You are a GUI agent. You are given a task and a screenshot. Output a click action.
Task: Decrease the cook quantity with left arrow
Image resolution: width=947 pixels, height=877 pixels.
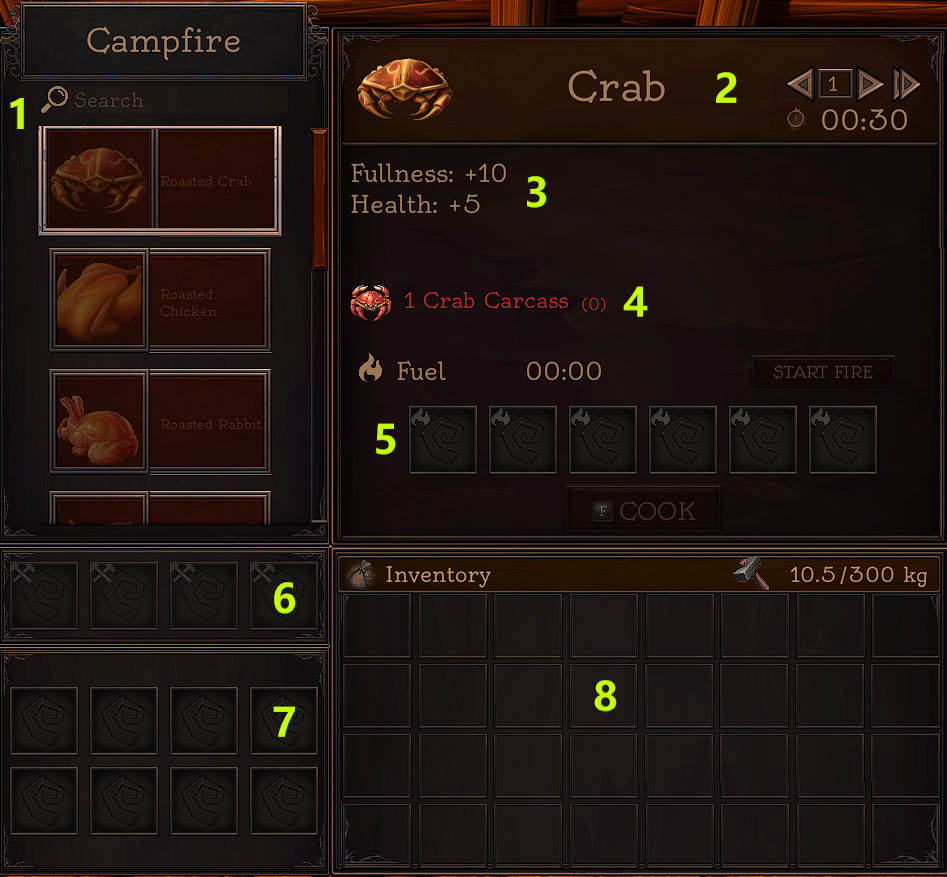tap(800, 85)
